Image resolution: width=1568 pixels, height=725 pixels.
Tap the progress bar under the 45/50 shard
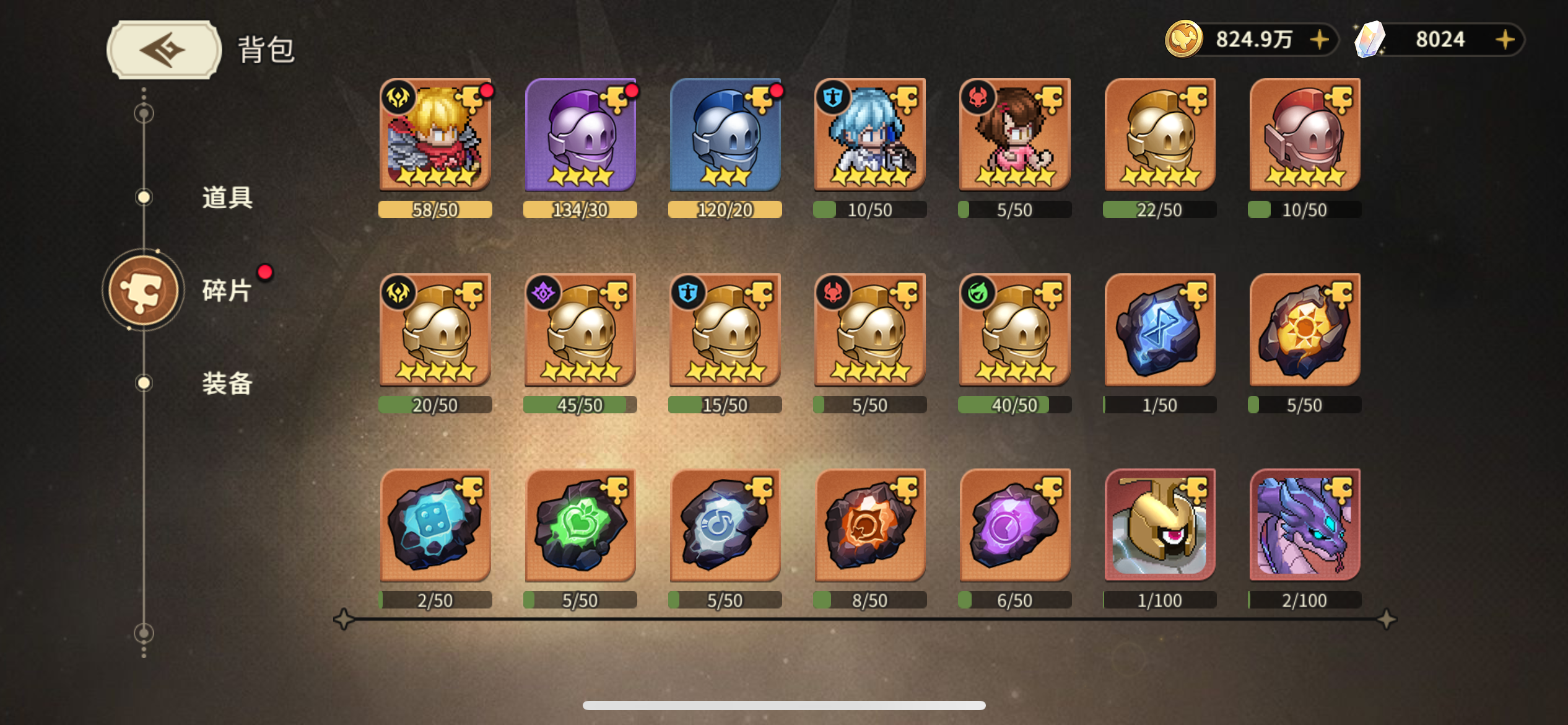pos(579,405)
